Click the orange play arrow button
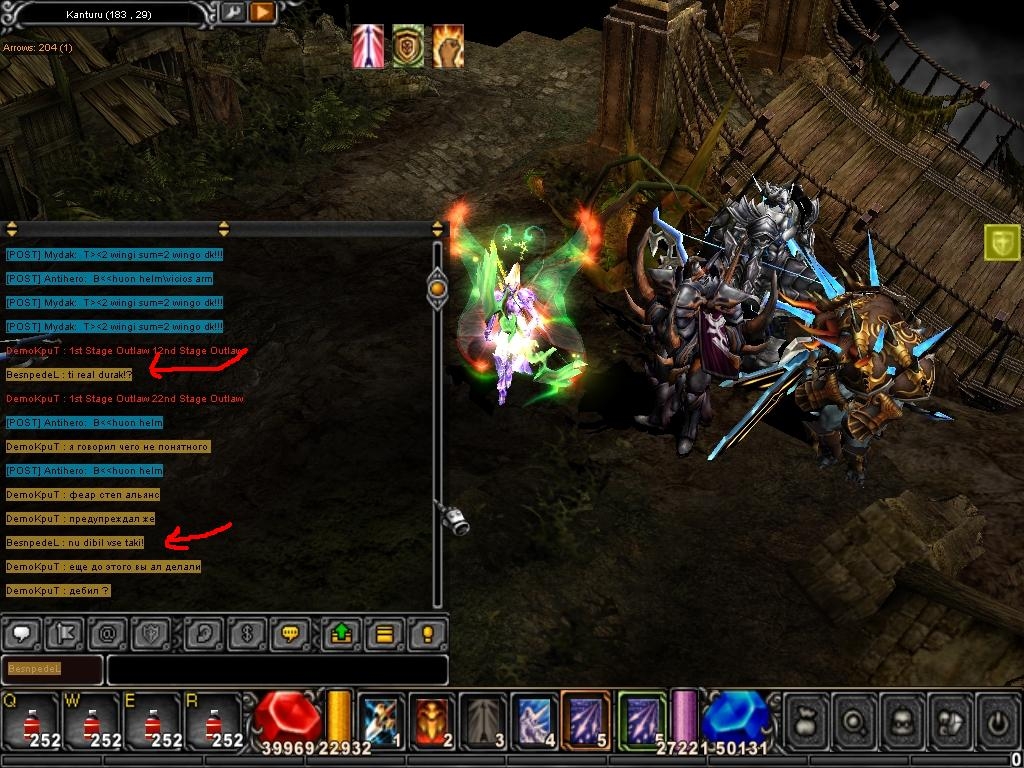The height and width of the screenshot is (768, 1024). tap(261, 13)
